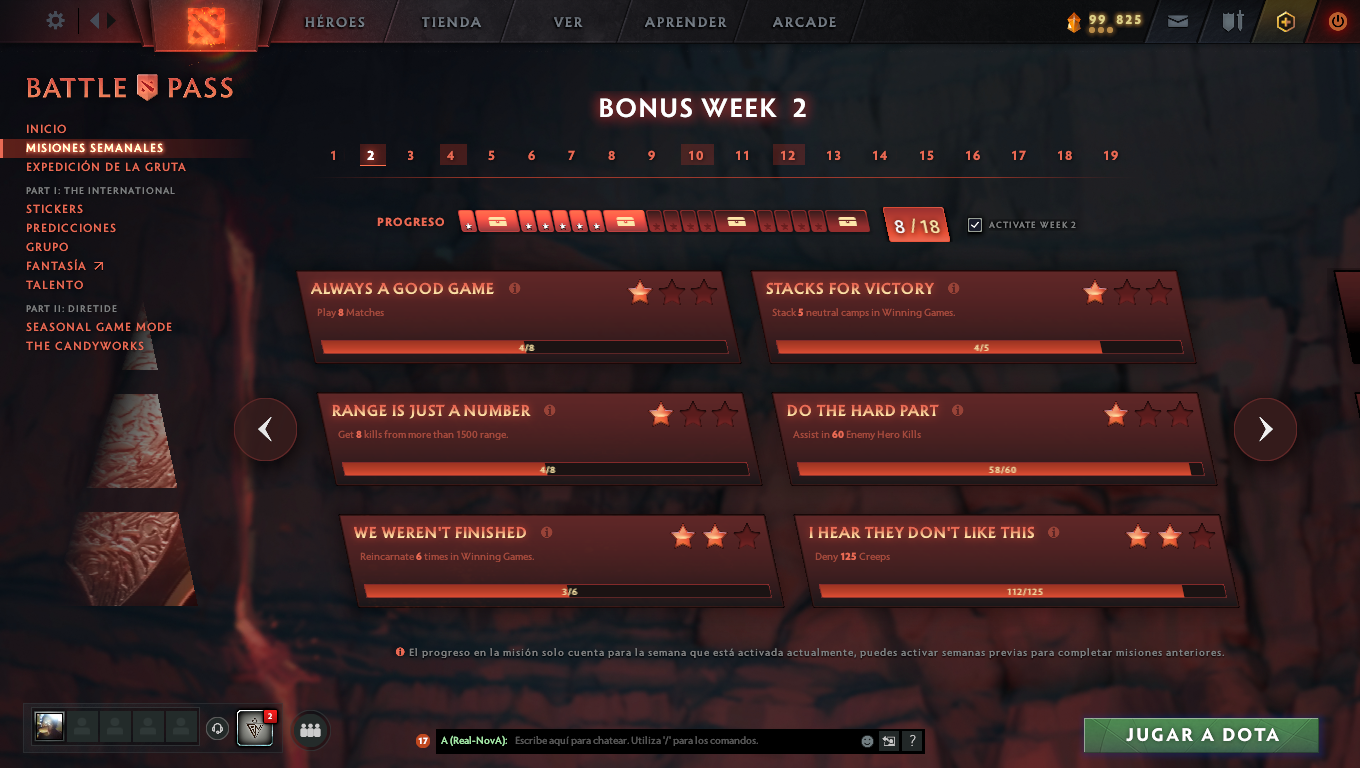Open the armory shield-and-sword icon

click(x=1232, y=19)
